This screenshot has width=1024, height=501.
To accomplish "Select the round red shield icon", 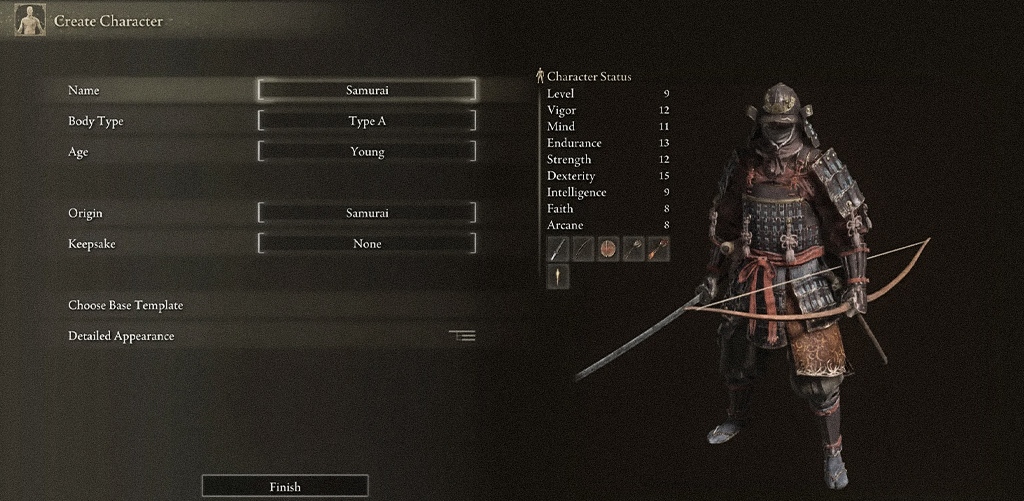I will click(608, 249).
